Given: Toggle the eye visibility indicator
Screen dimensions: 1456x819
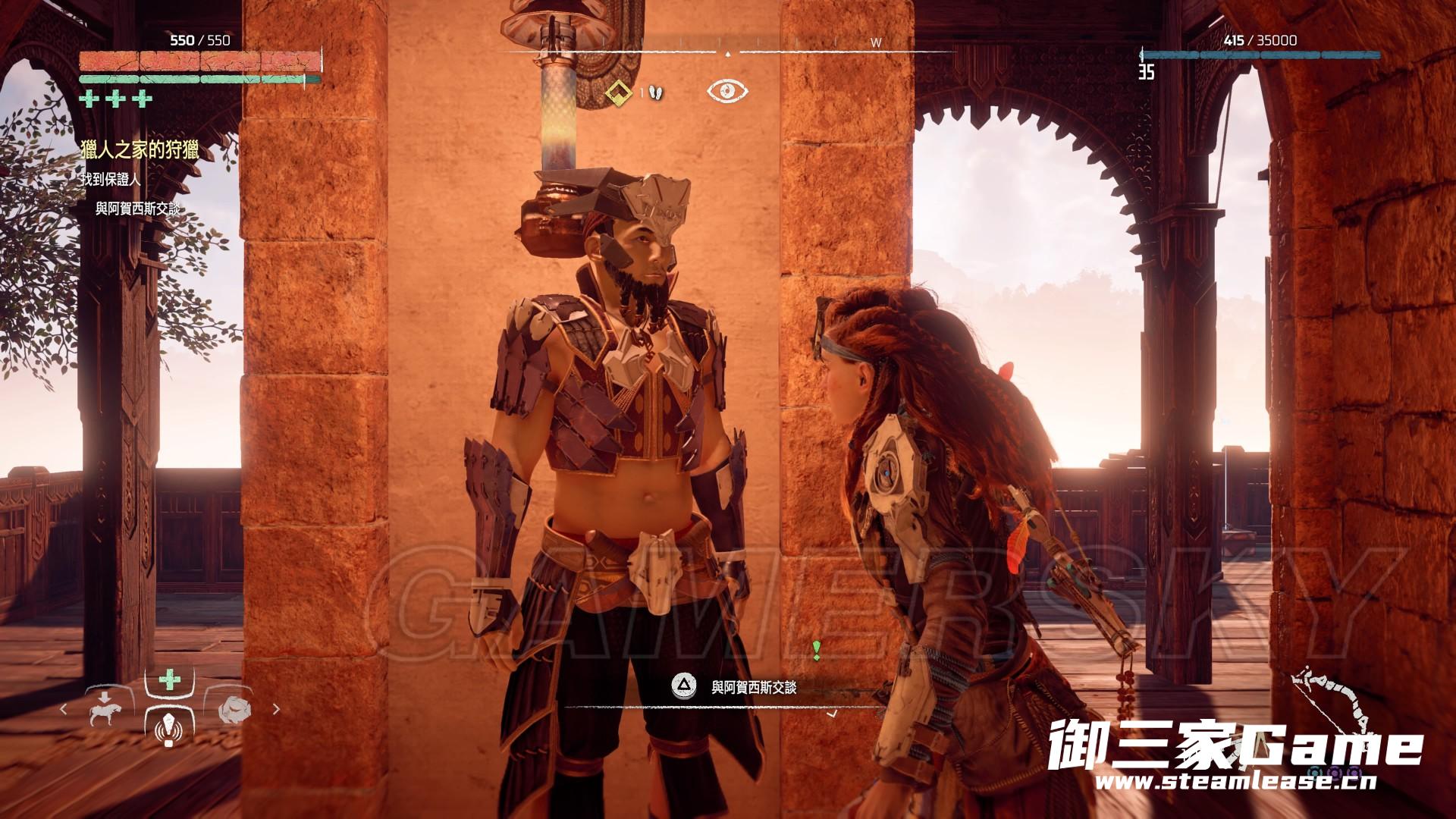Looking at the screenshot, I should pyautogui.click(x=727, y=92).
